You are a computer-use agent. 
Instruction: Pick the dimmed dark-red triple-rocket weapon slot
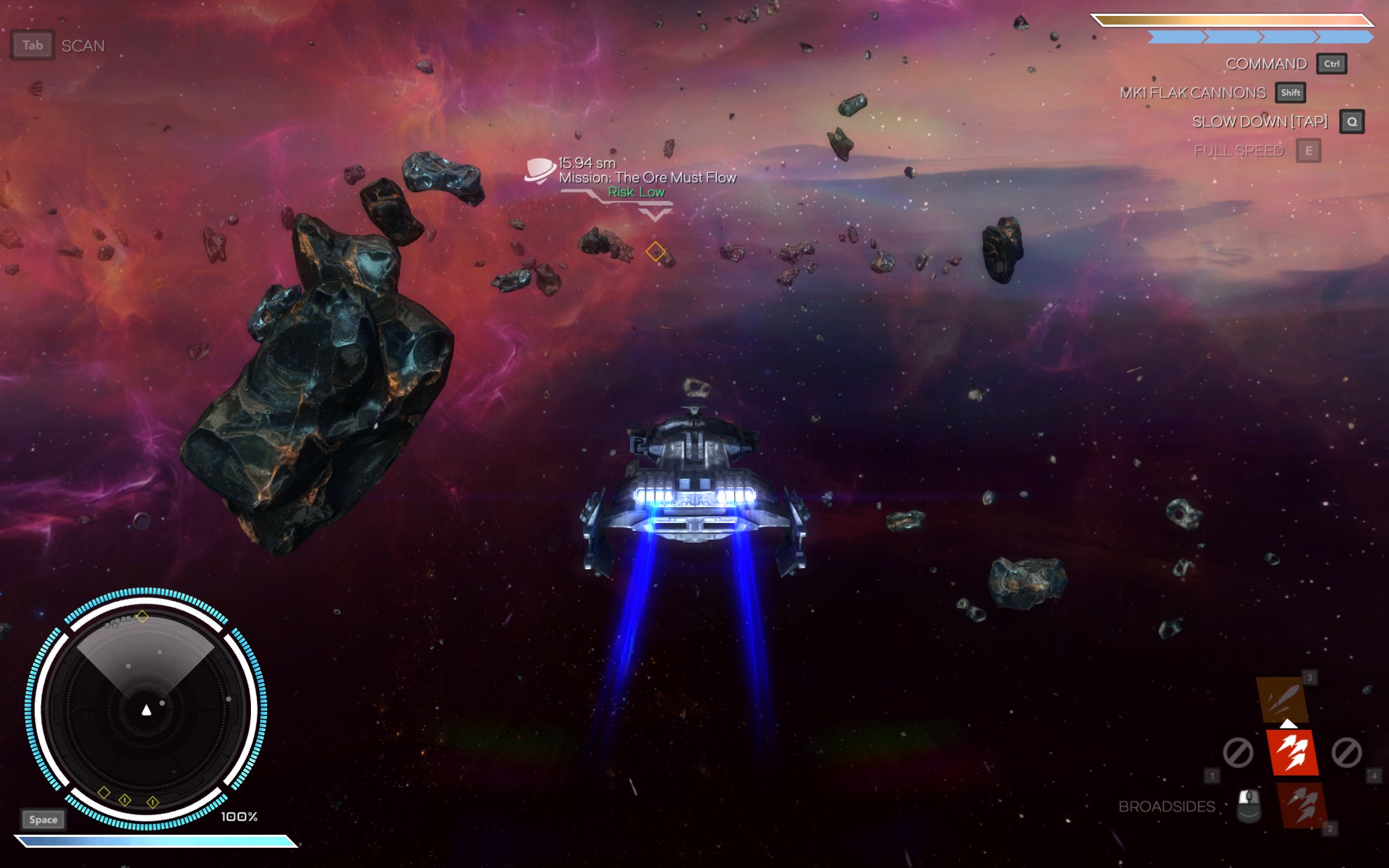tap(1302, 805)
